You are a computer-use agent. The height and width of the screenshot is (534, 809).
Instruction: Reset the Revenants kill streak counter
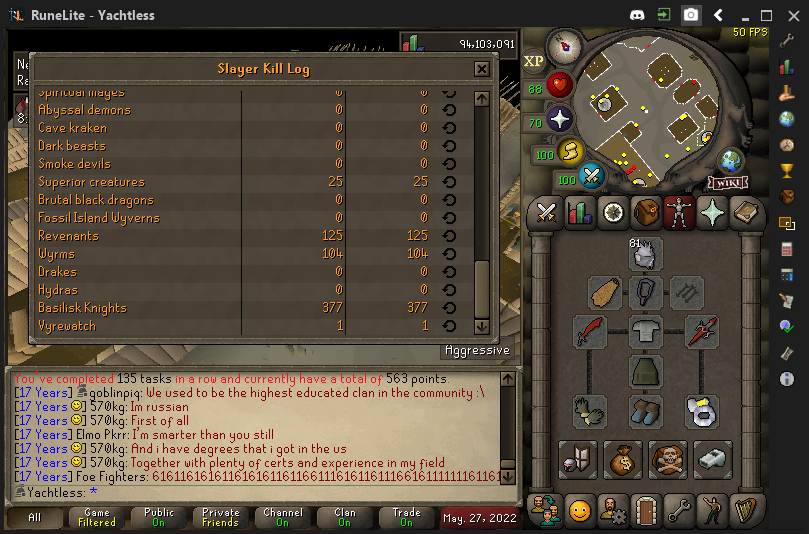point(449,236)
